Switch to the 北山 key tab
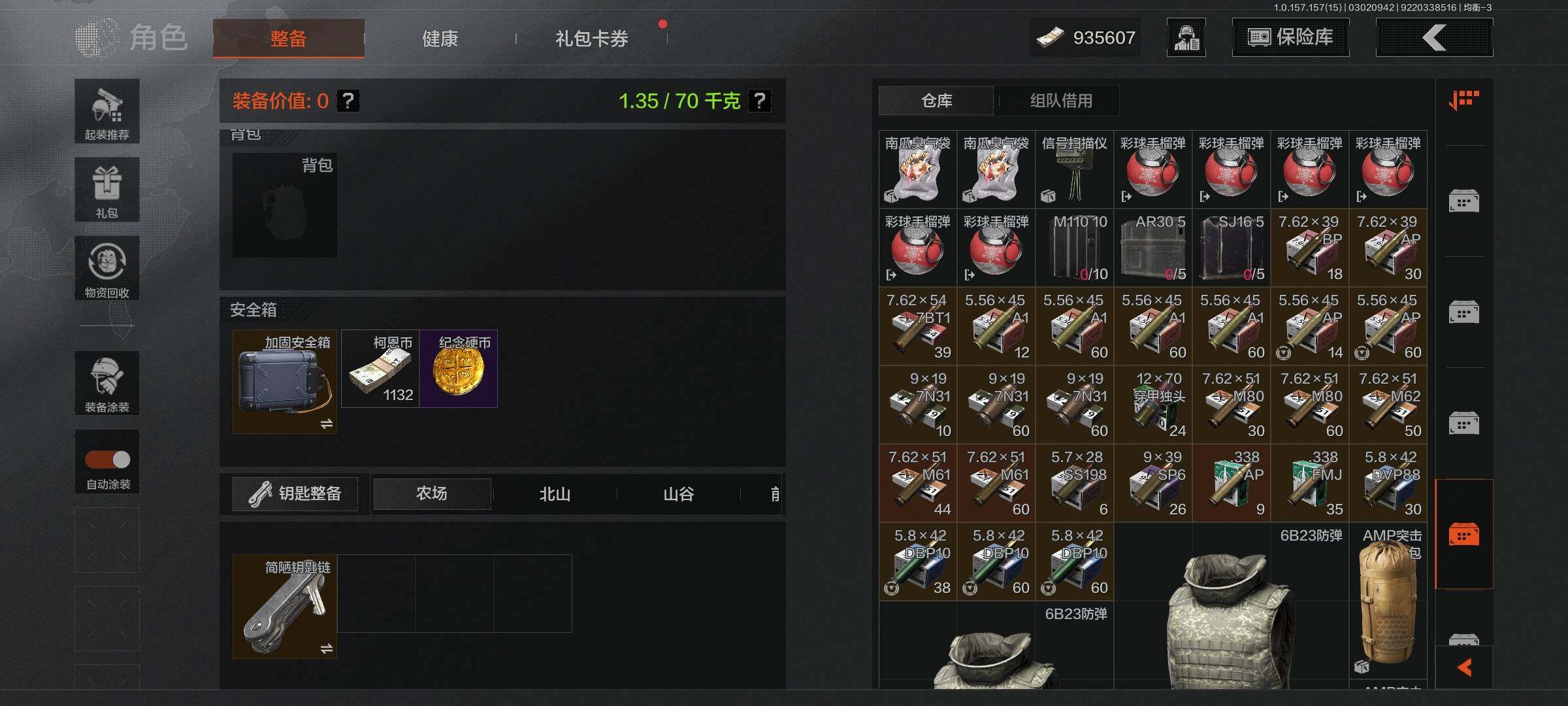1568x706 pixels. pyautogui.click(x=555, y=494)
